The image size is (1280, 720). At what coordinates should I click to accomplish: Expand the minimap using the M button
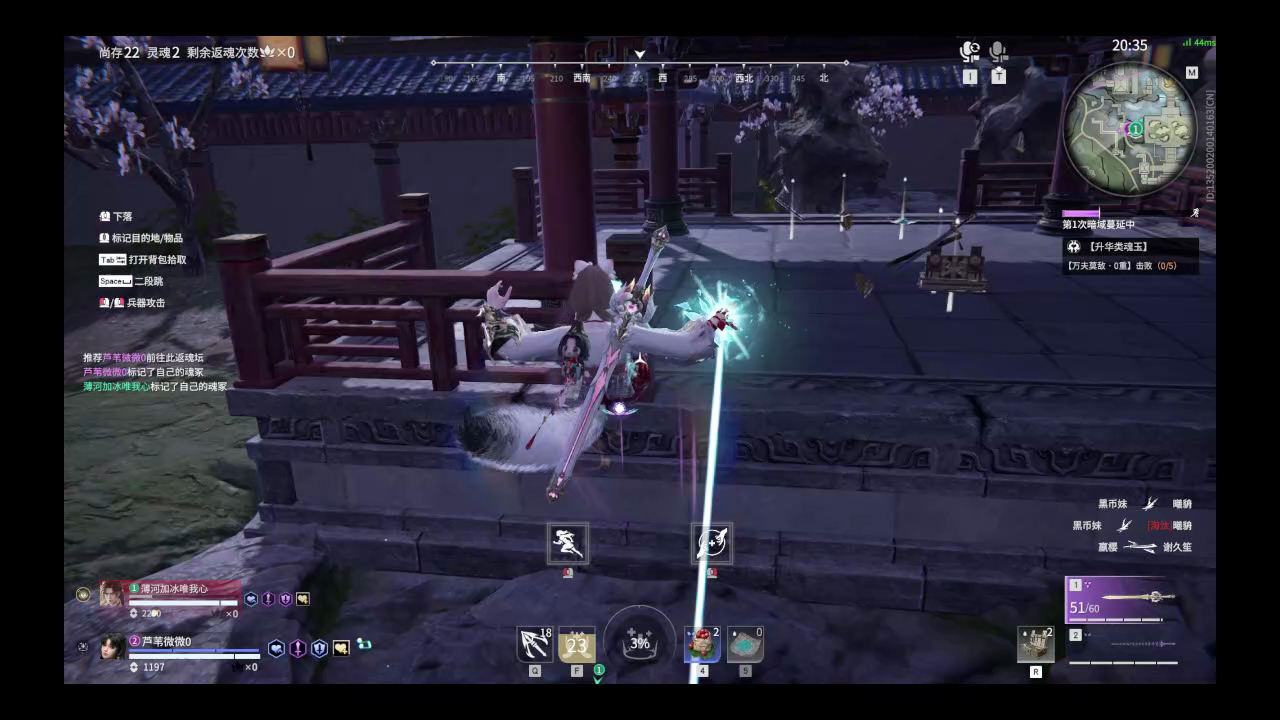pyautogui.click(x=1193, y=71)
